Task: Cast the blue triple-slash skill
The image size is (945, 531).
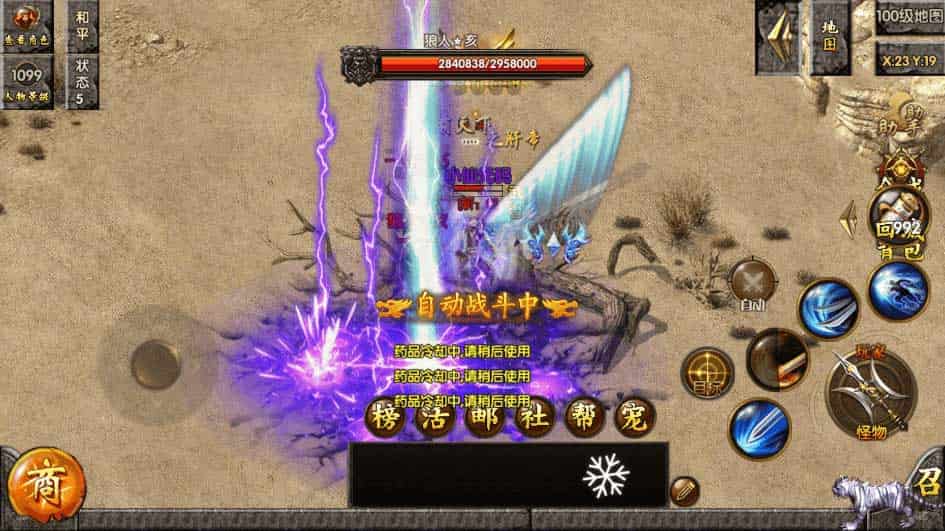Action: 827,307
